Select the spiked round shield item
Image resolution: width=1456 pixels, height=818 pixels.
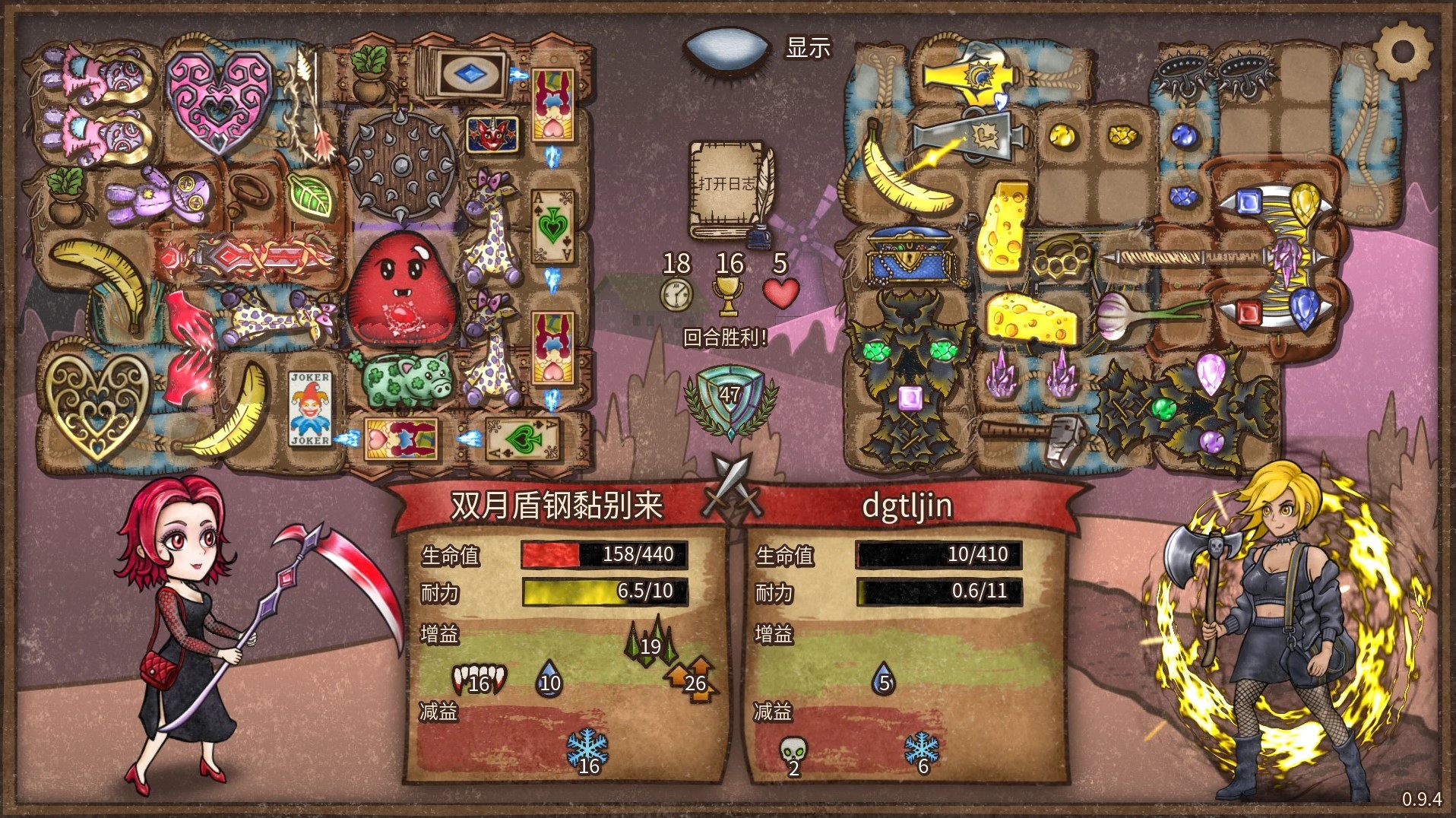tap(401, 164)
